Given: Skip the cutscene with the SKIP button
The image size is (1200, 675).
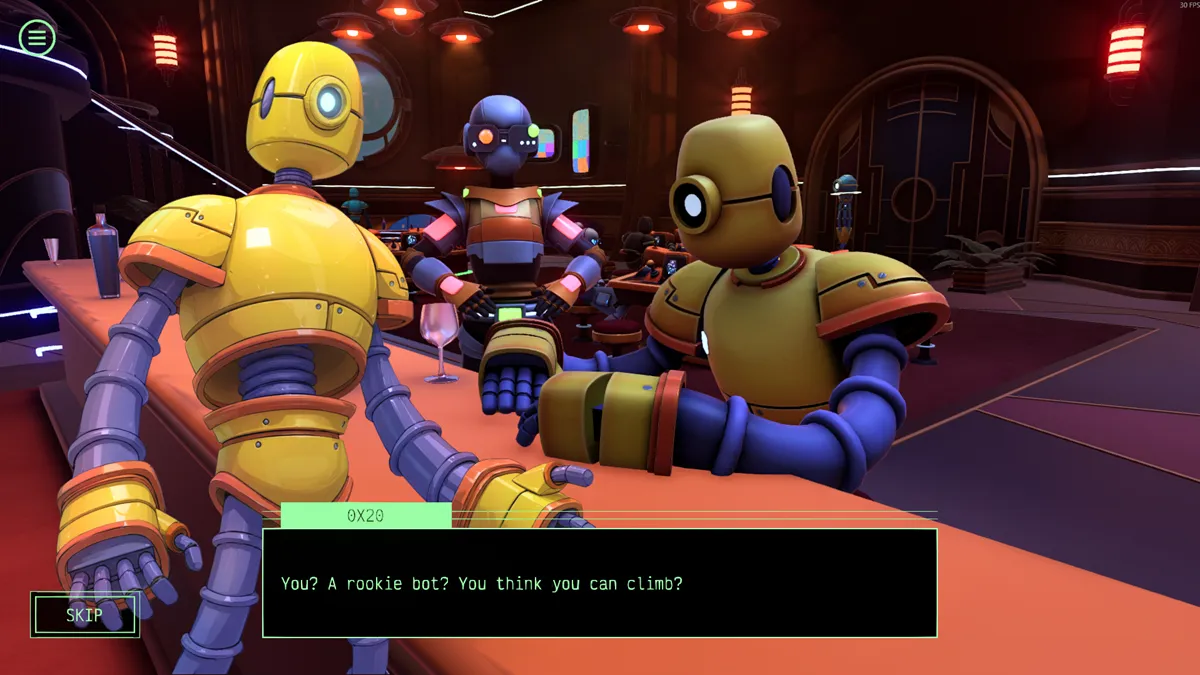Looking at the screenshot, I should 85,615.
